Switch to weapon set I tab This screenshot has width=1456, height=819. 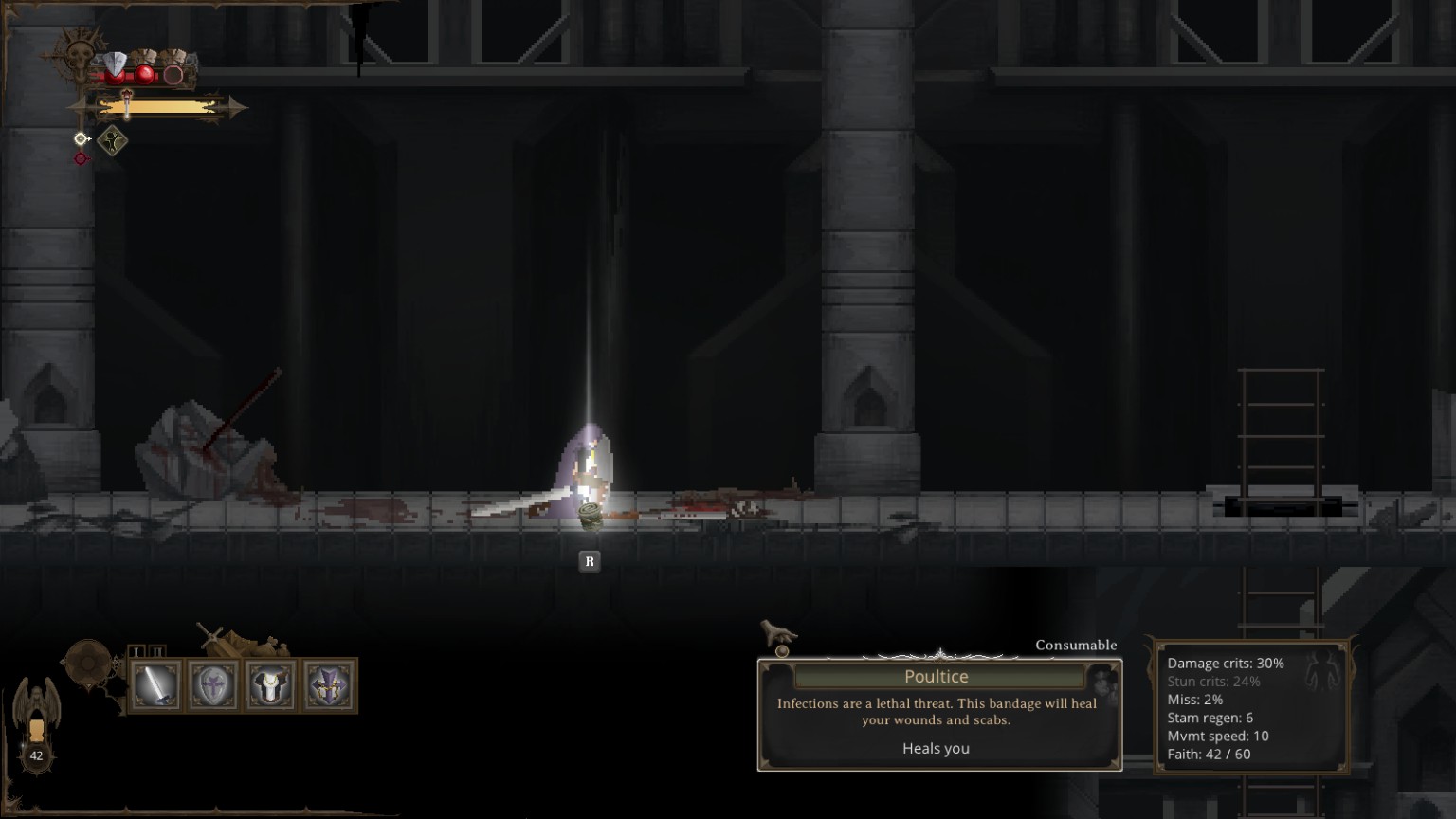point(137,651)
